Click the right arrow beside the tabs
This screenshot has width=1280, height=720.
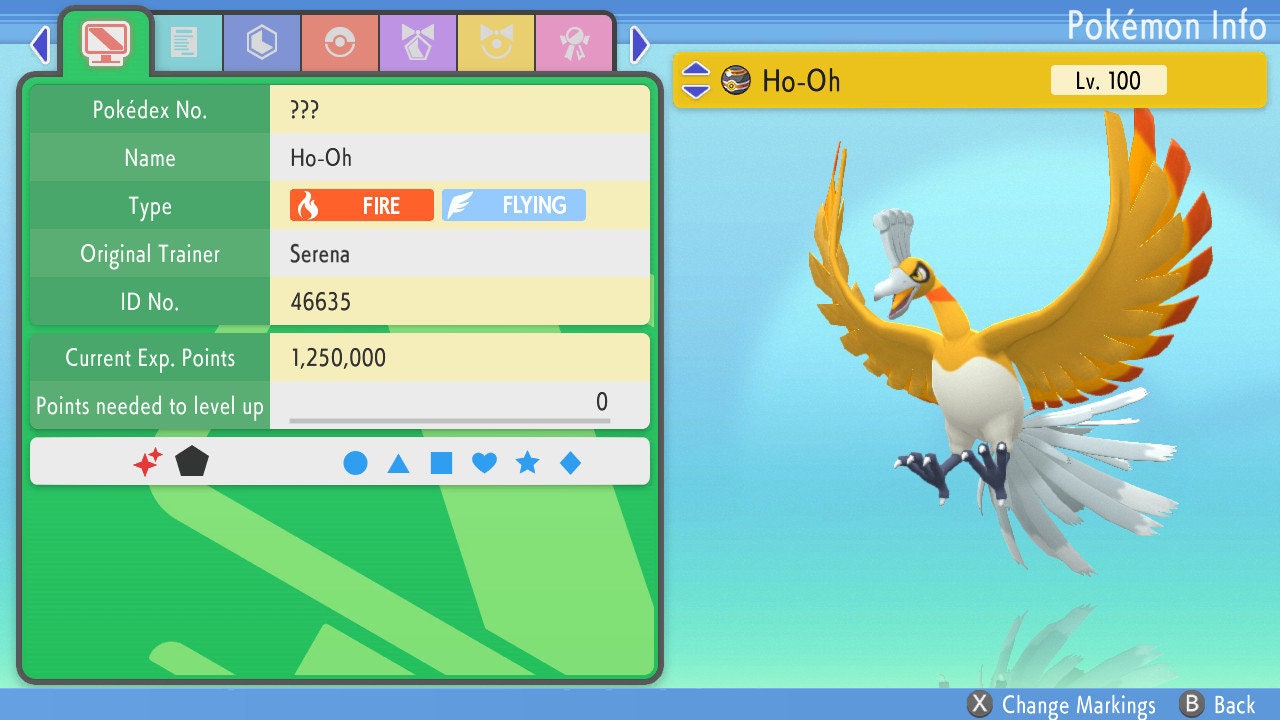tap(640, 44)
